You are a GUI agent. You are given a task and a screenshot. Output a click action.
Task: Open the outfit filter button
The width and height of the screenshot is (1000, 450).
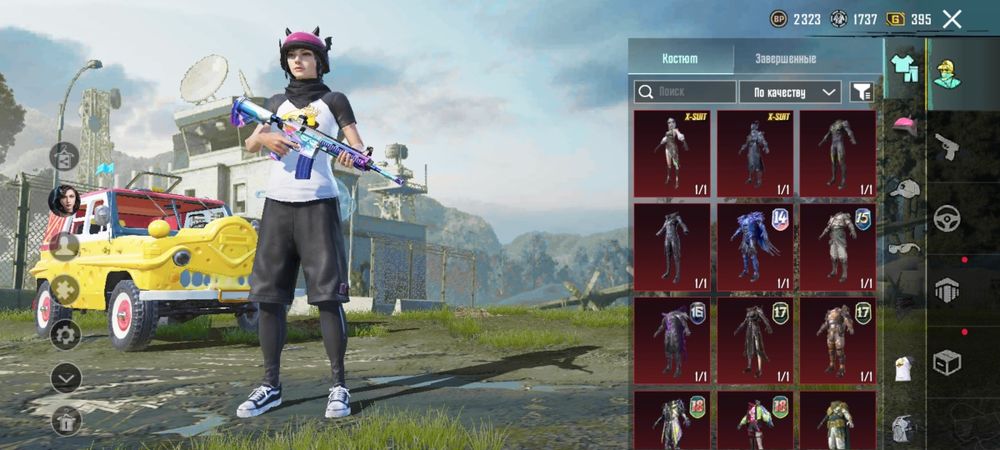pyautogui.click(x=860, y=92)
